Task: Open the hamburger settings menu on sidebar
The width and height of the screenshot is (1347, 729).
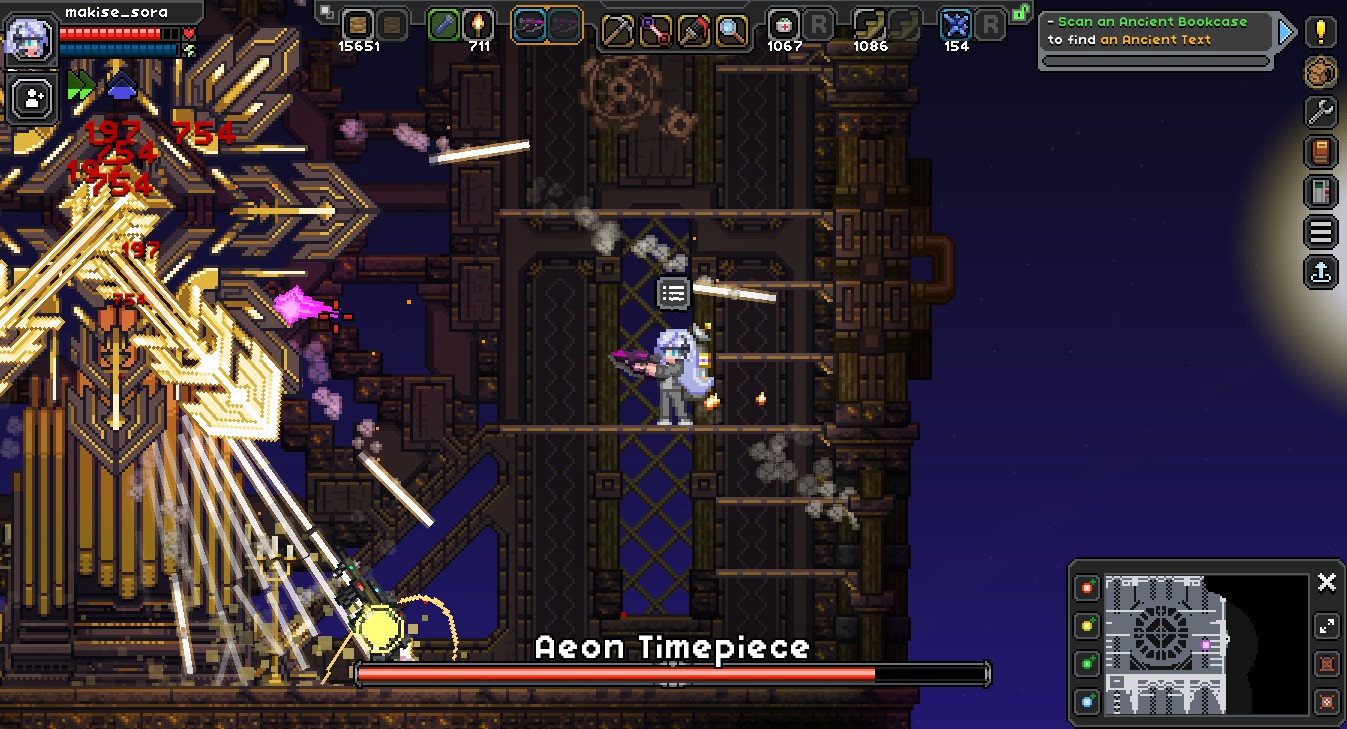Action: (1320, 232)
